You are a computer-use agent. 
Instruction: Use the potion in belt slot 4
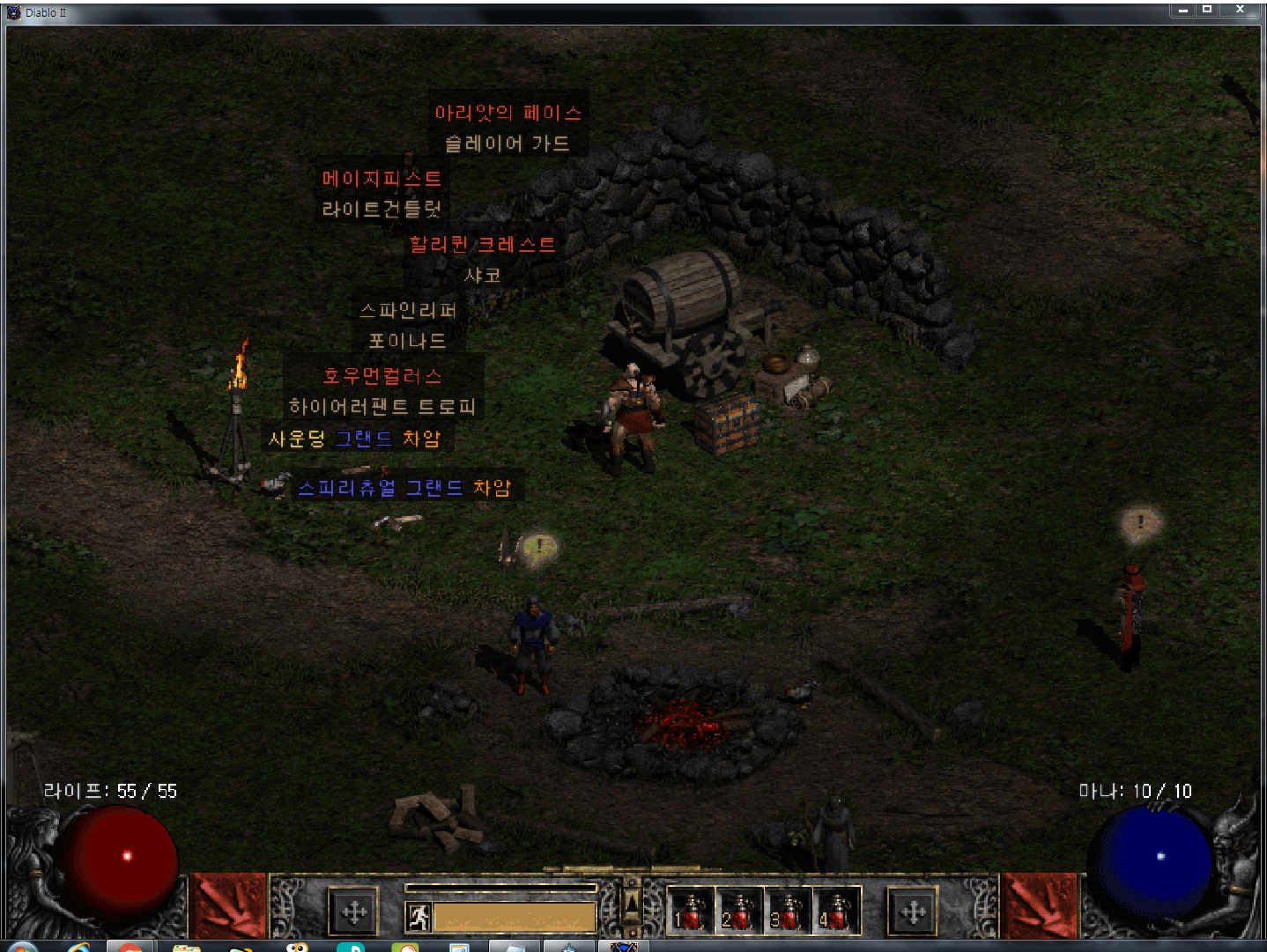click(x=835, y=911)
